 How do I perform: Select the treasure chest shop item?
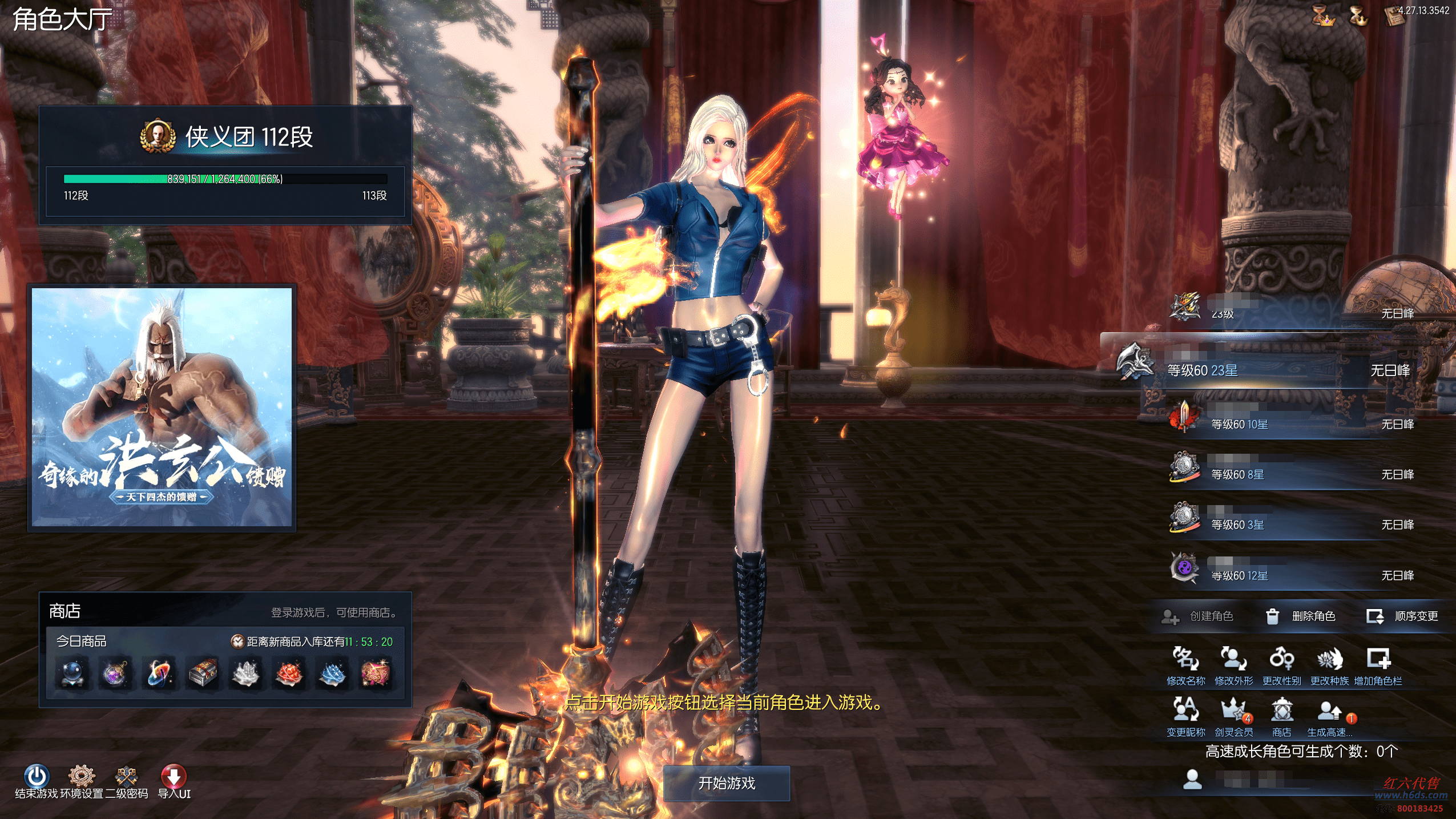(x=203, y=673)
